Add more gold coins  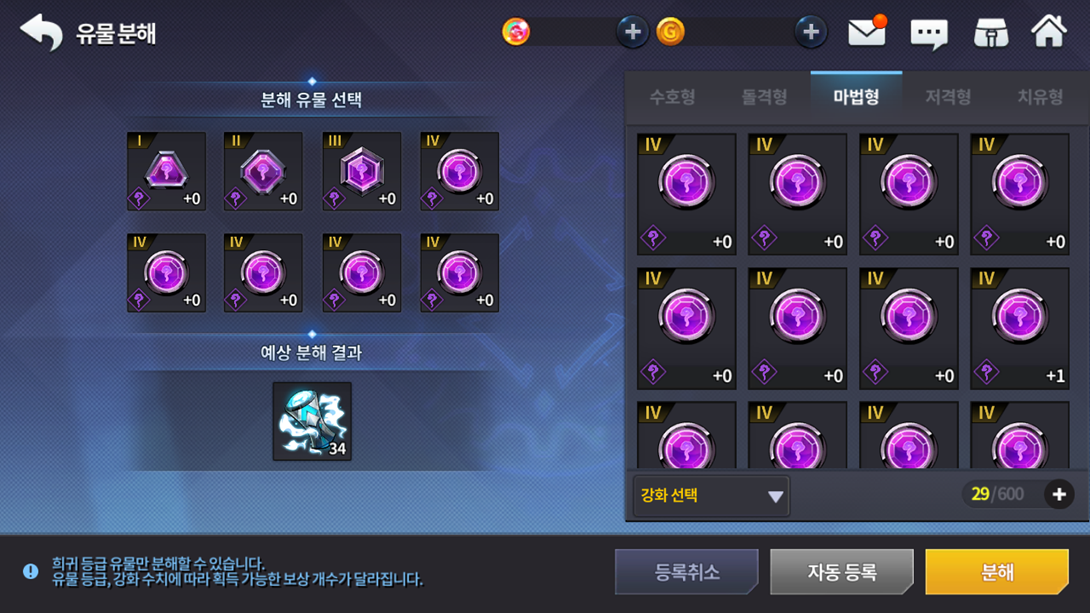pos(810,32)
